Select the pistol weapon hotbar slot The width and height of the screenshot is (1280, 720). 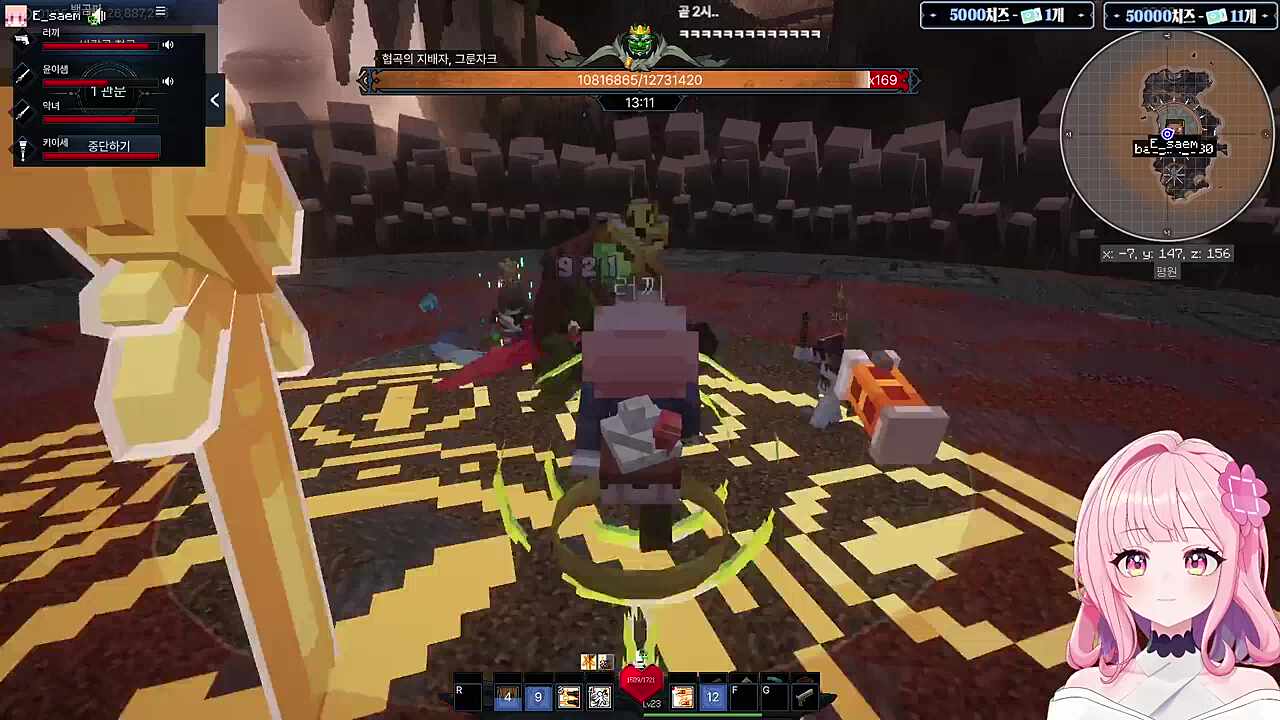click(804, 696)
